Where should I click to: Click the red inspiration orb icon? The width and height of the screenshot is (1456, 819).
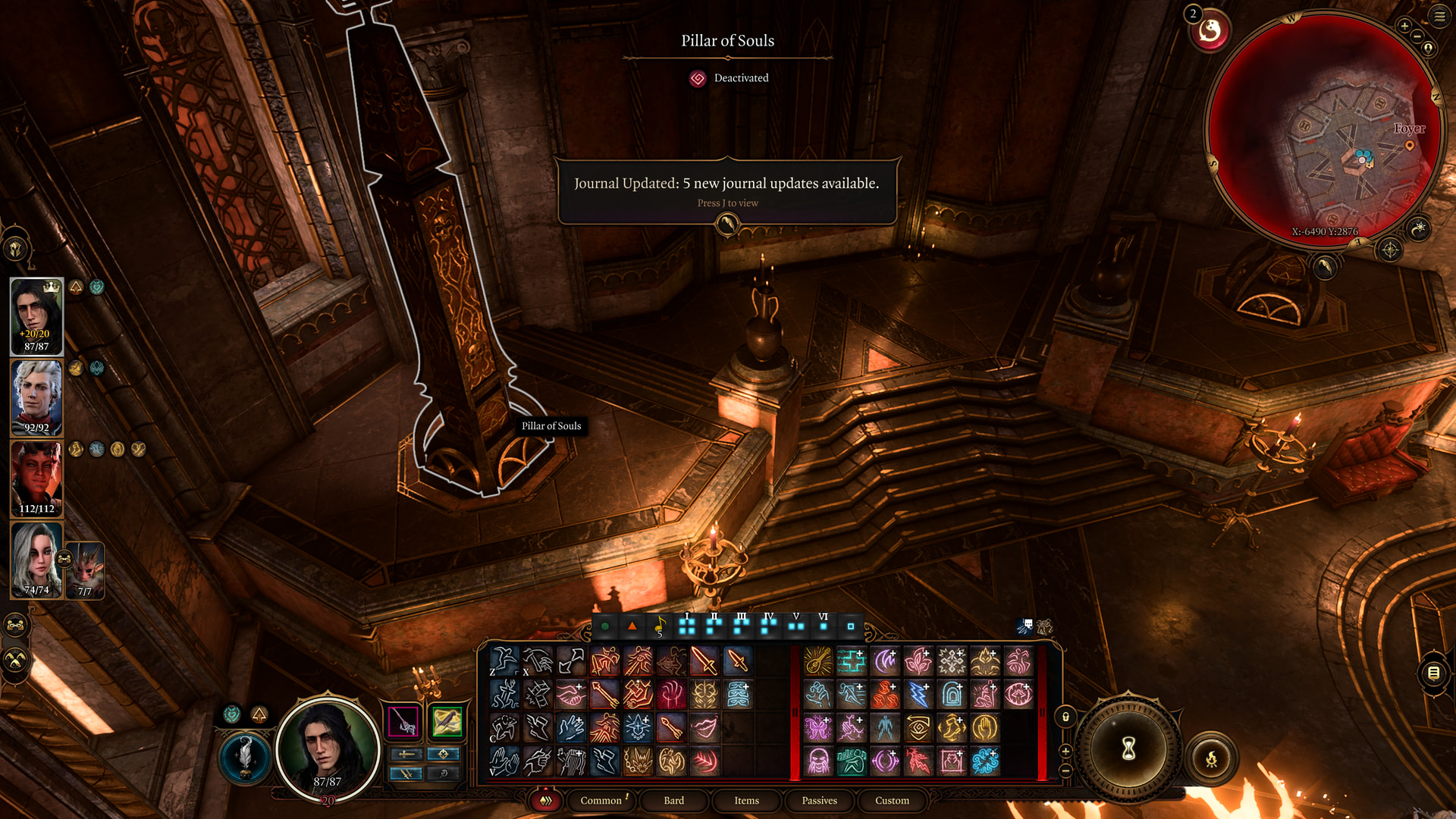(1210, 31)
